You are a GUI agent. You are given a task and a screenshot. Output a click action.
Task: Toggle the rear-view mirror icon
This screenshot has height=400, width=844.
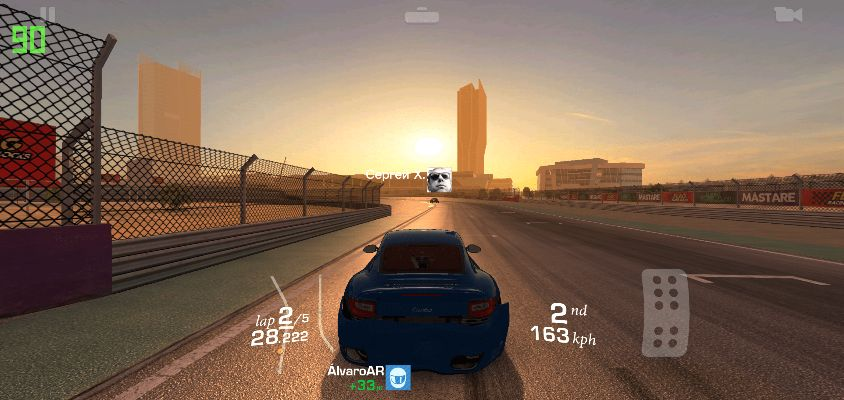421,15
